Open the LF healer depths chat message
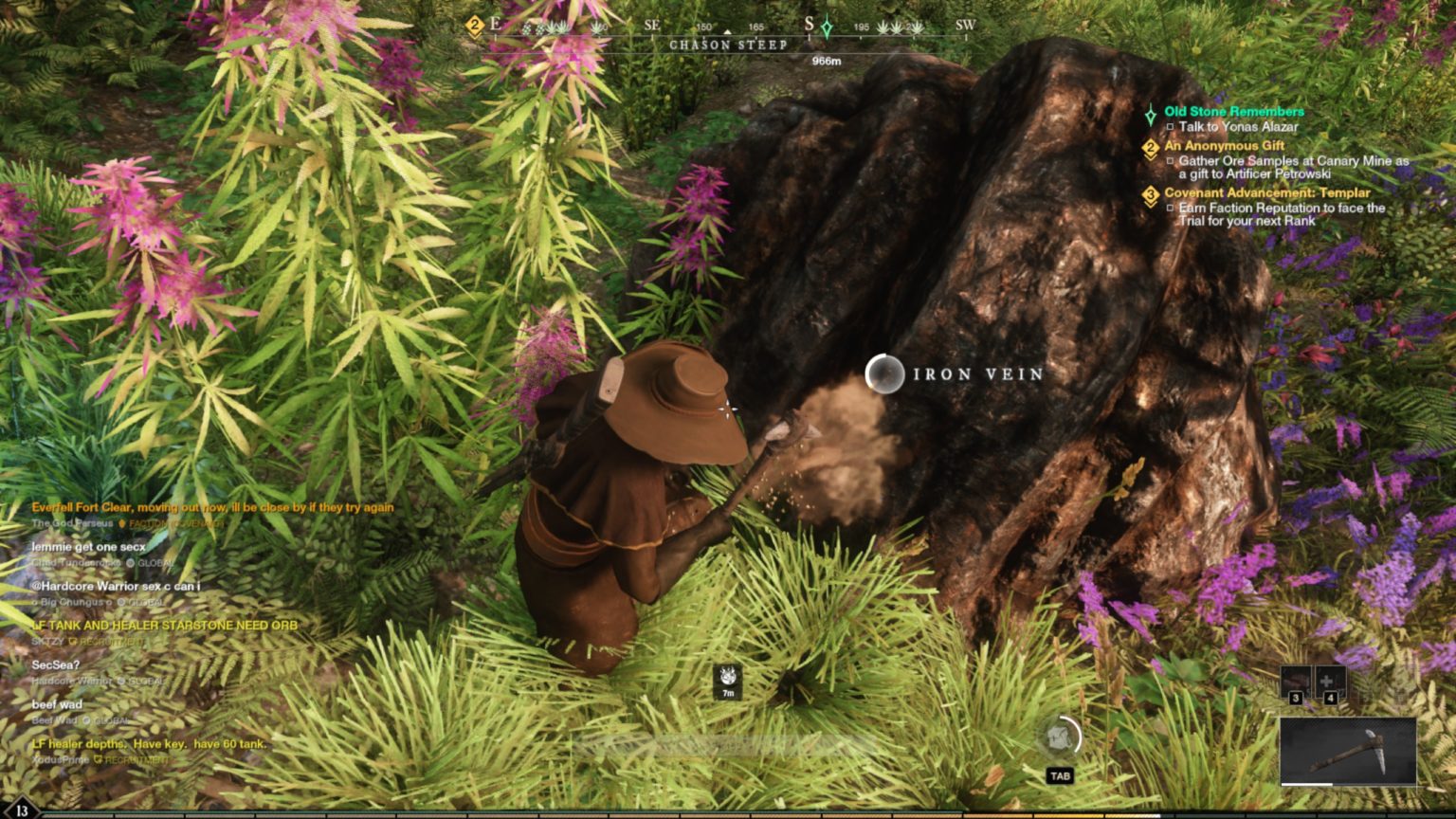Viewport: 1456px width, 819px height. (x=149, y=744)
